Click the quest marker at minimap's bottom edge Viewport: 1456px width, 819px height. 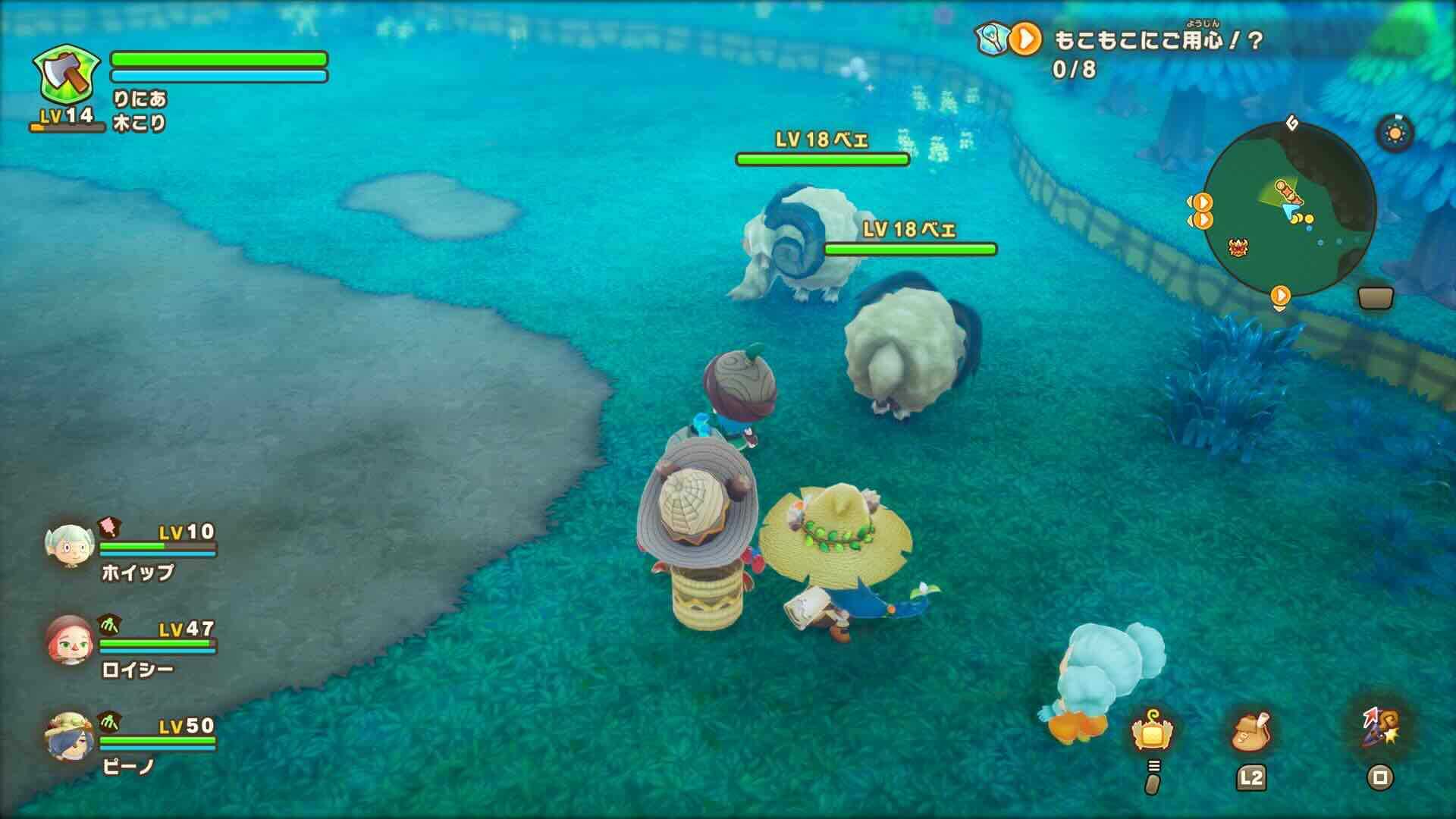click(1280, 296)
